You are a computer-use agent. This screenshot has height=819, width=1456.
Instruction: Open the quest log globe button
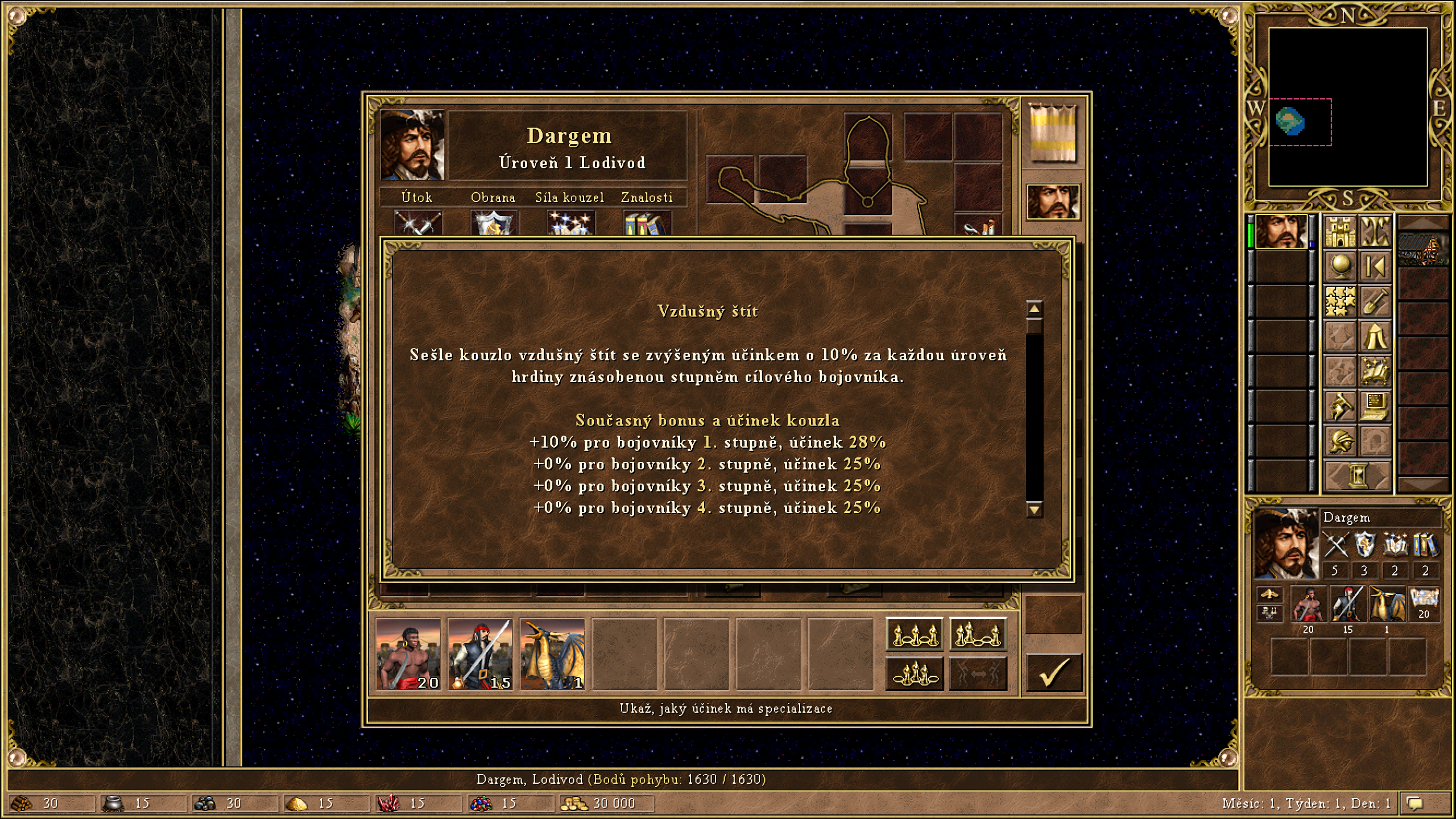(1341, 267)
